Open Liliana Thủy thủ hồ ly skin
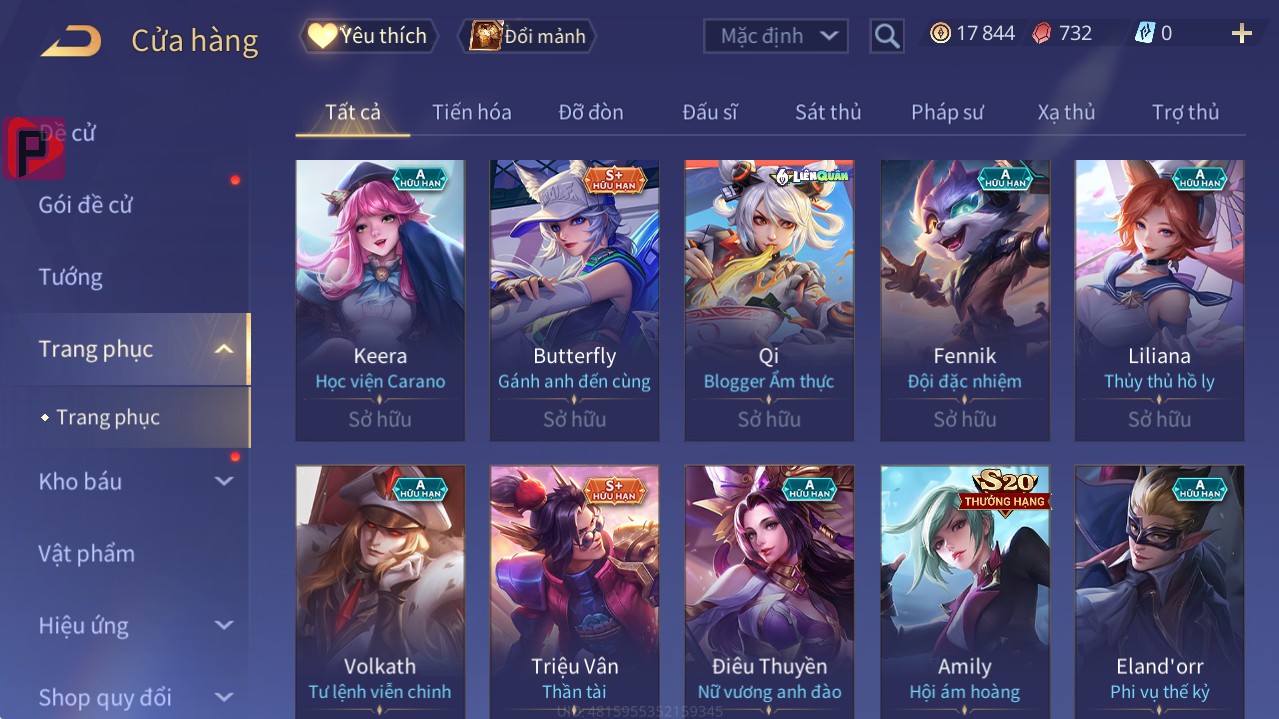1279x719 pixels. point(1159,300)
